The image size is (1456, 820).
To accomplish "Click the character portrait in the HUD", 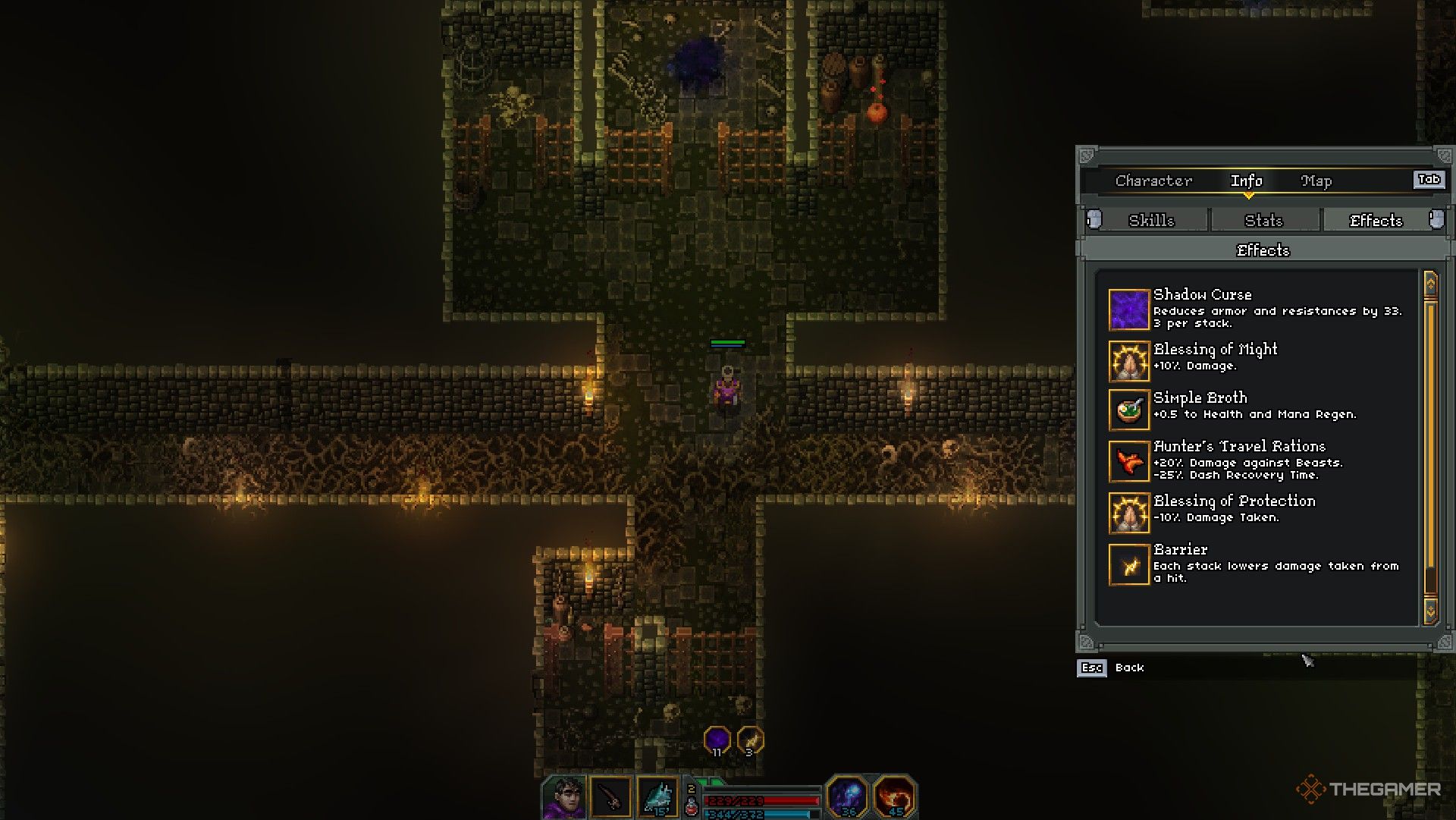I will tap(564, 798).
